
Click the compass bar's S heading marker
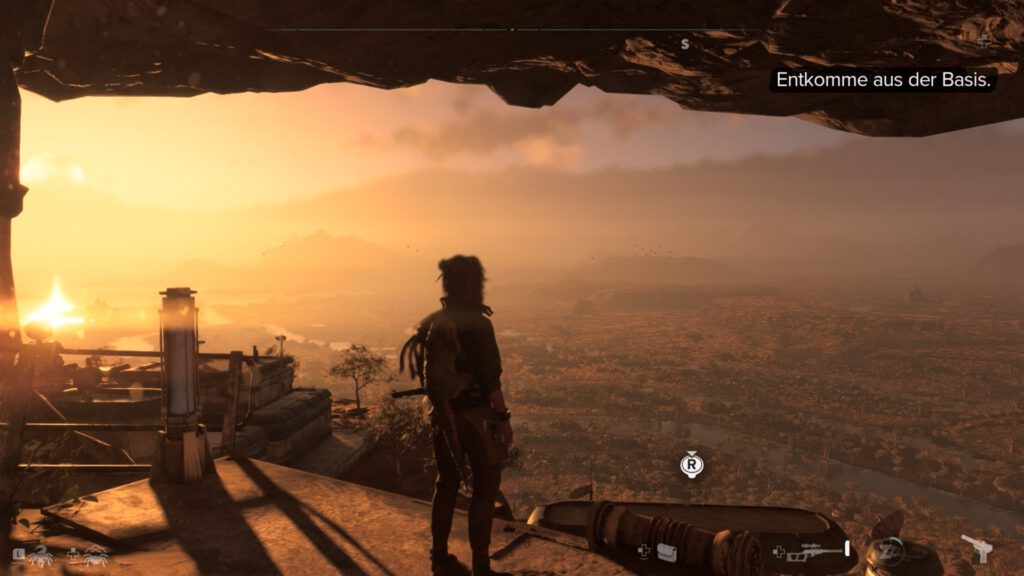685,44
